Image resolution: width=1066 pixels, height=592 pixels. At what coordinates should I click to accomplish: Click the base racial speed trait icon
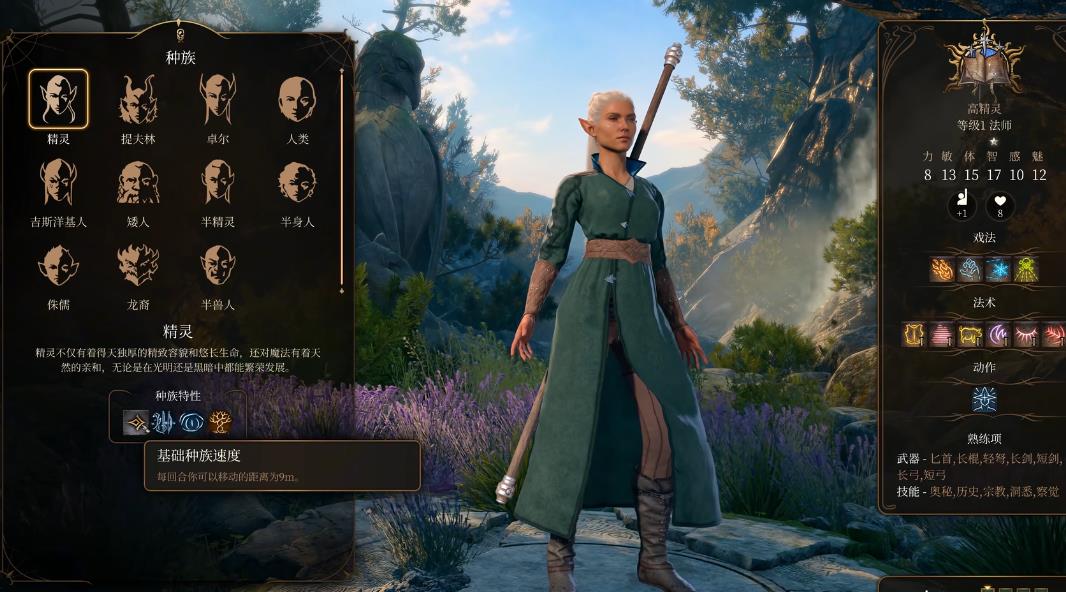[x=136, y=422]
